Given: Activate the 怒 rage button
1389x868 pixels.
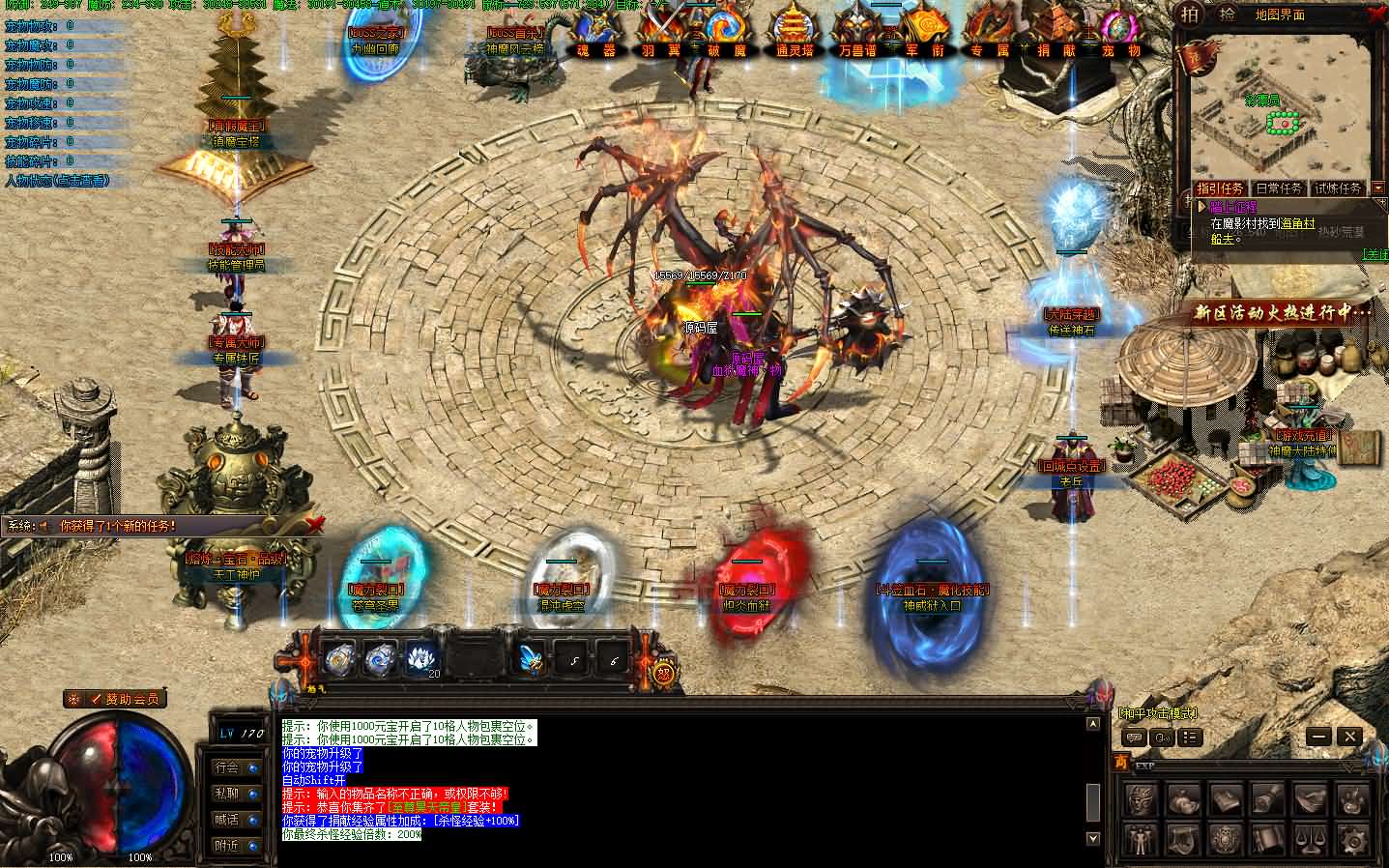Looking at the screenshot, I should 663,673.
